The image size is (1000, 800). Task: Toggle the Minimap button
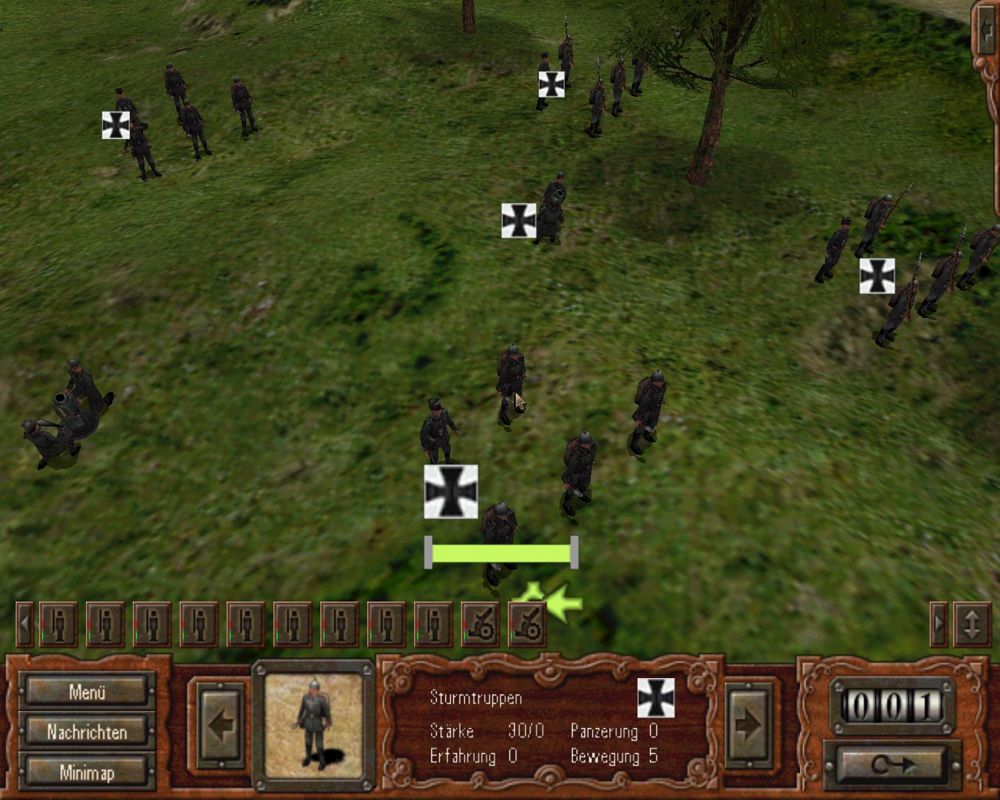click(88, 771)
